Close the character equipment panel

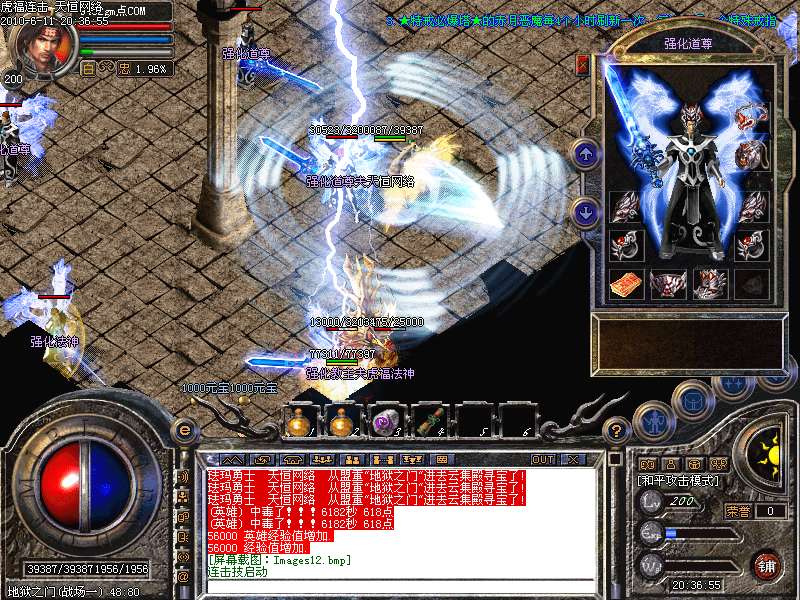tap(583, 65)
